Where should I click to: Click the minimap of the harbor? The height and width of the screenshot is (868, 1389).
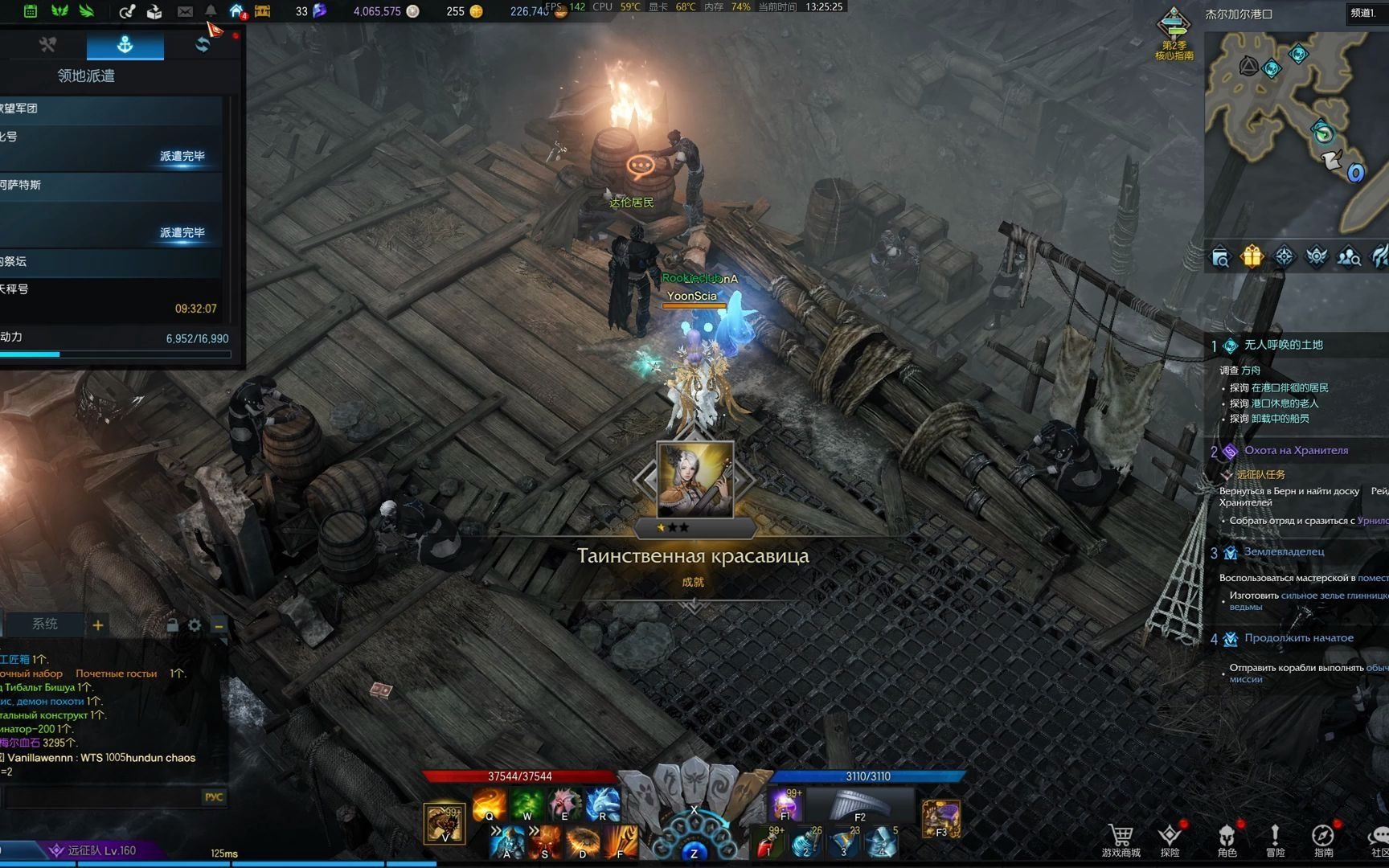tap(1296, 129)
